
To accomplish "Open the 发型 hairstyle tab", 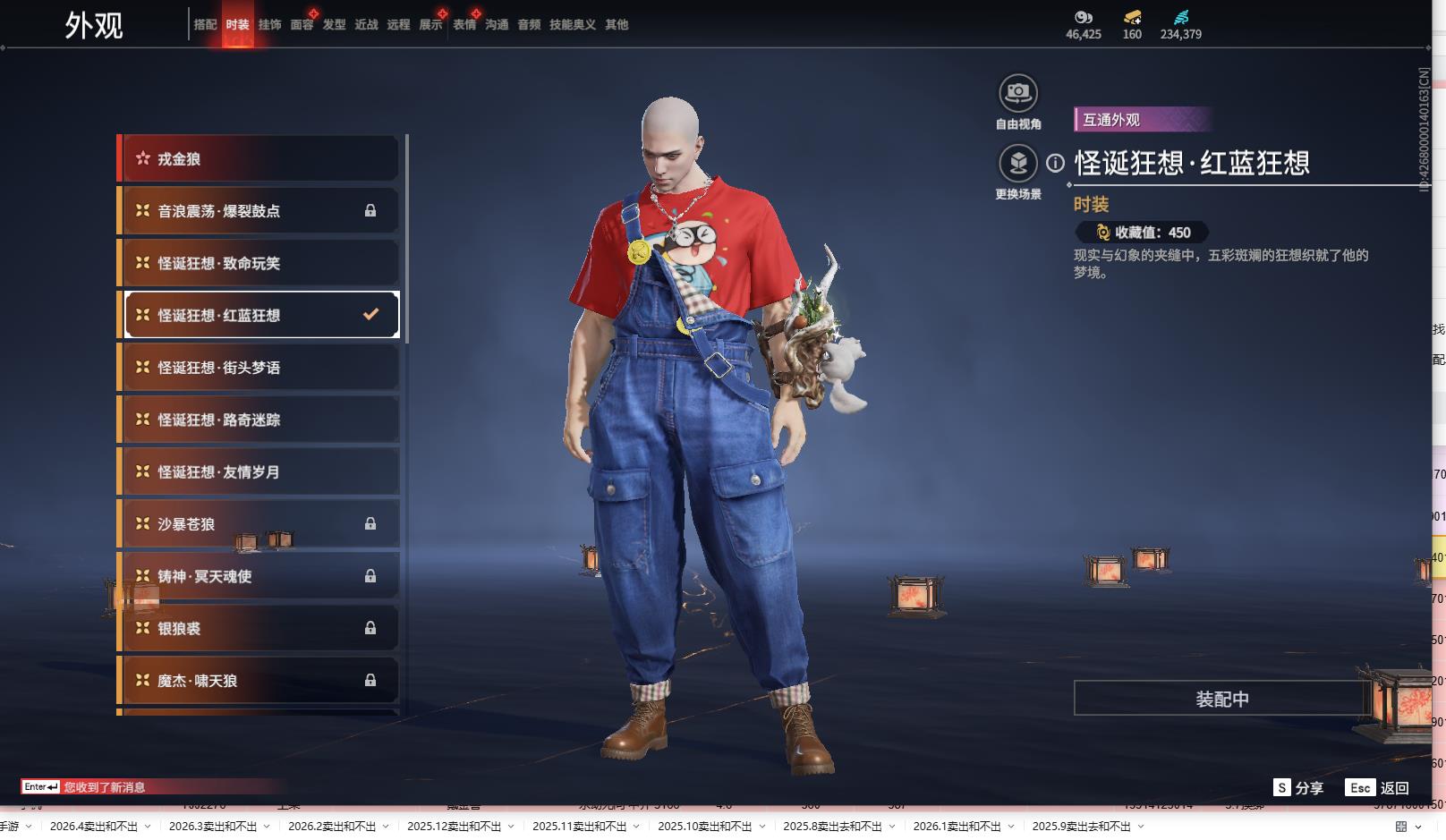I will click(x=334, y=24).
